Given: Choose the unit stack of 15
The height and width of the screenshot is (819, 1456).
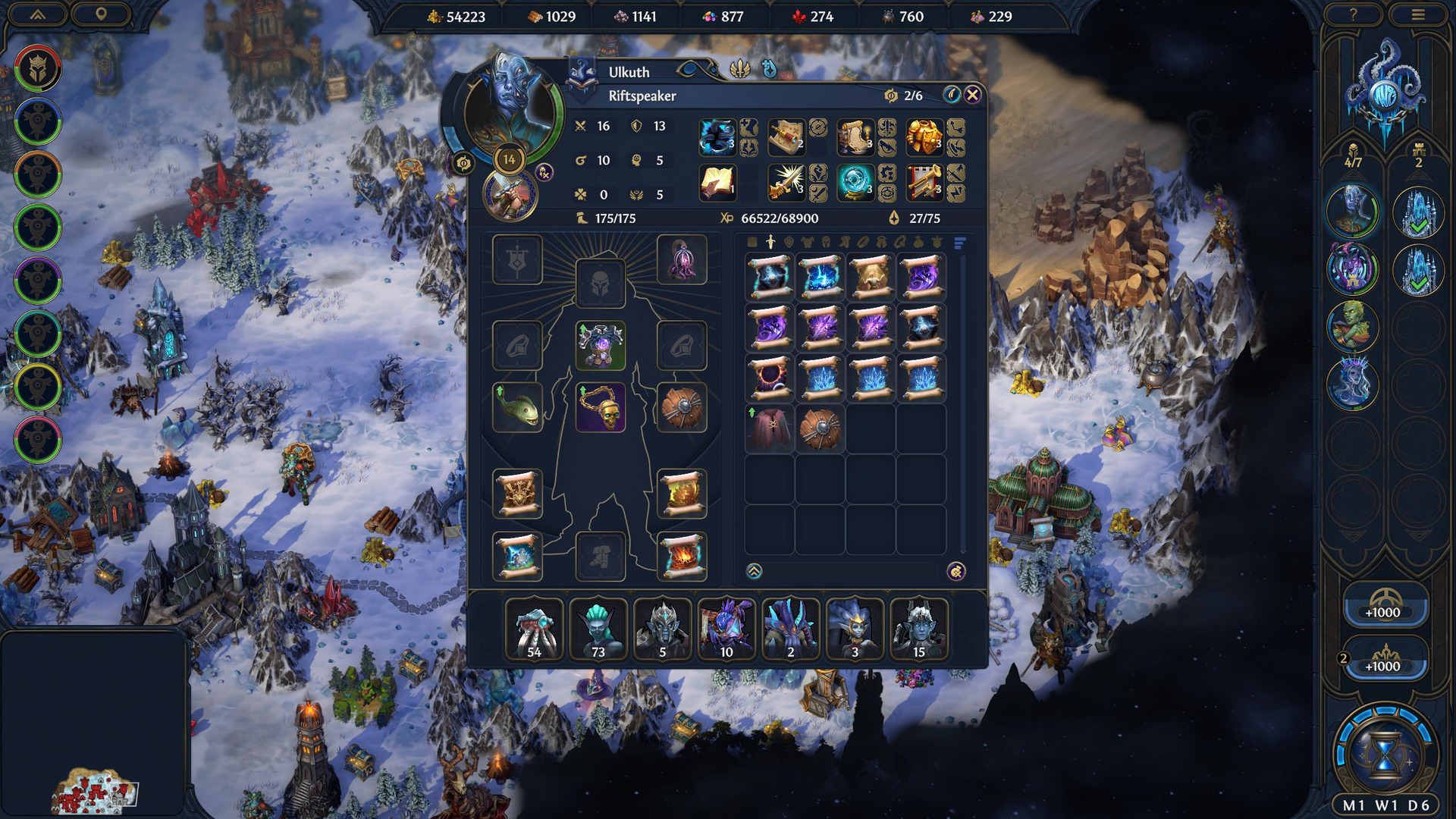Looking at the screenshot, I should click(918, 629).
